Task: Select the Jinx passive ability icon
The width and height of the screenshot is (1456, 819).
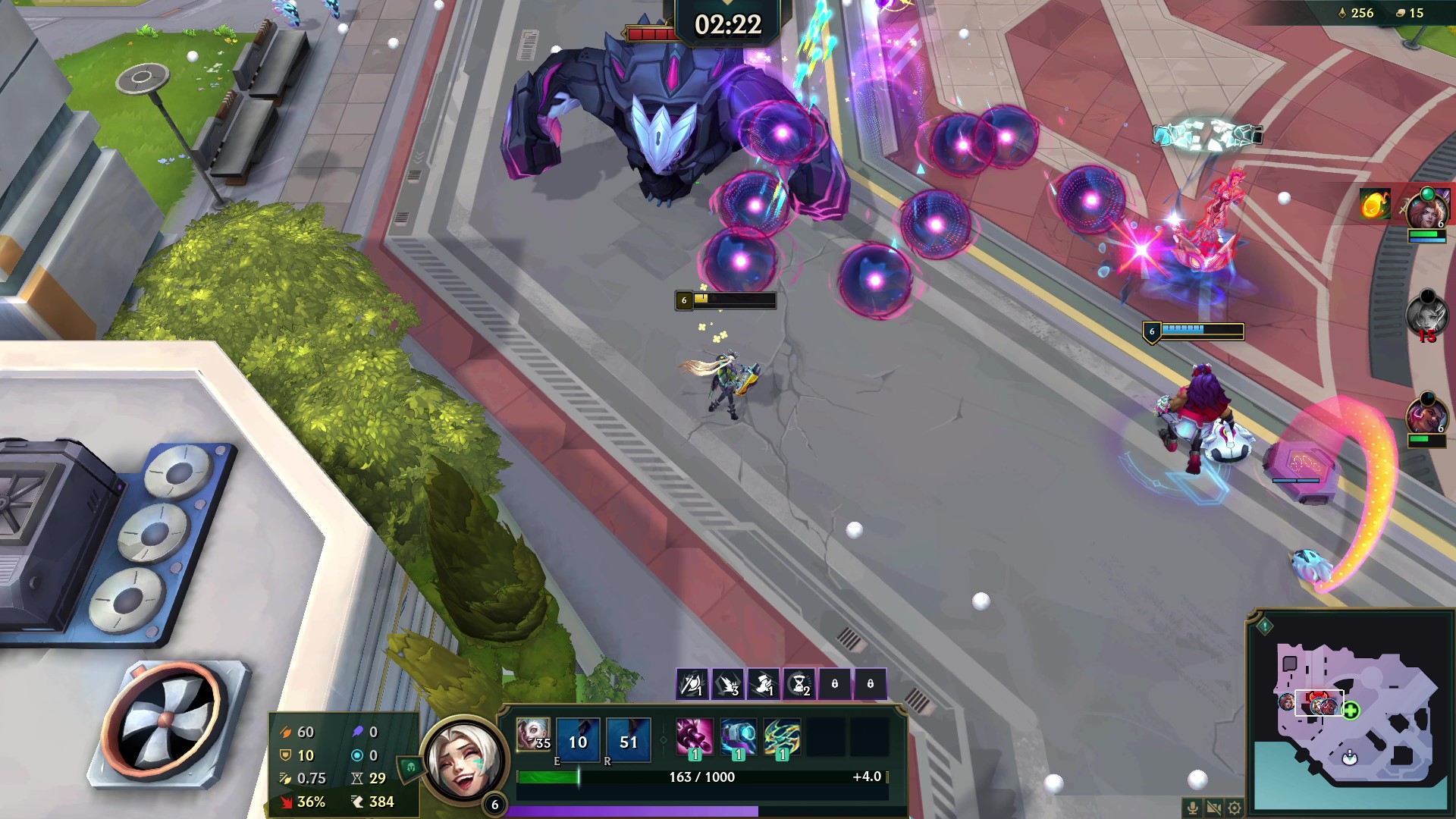Action: [533, 734]
